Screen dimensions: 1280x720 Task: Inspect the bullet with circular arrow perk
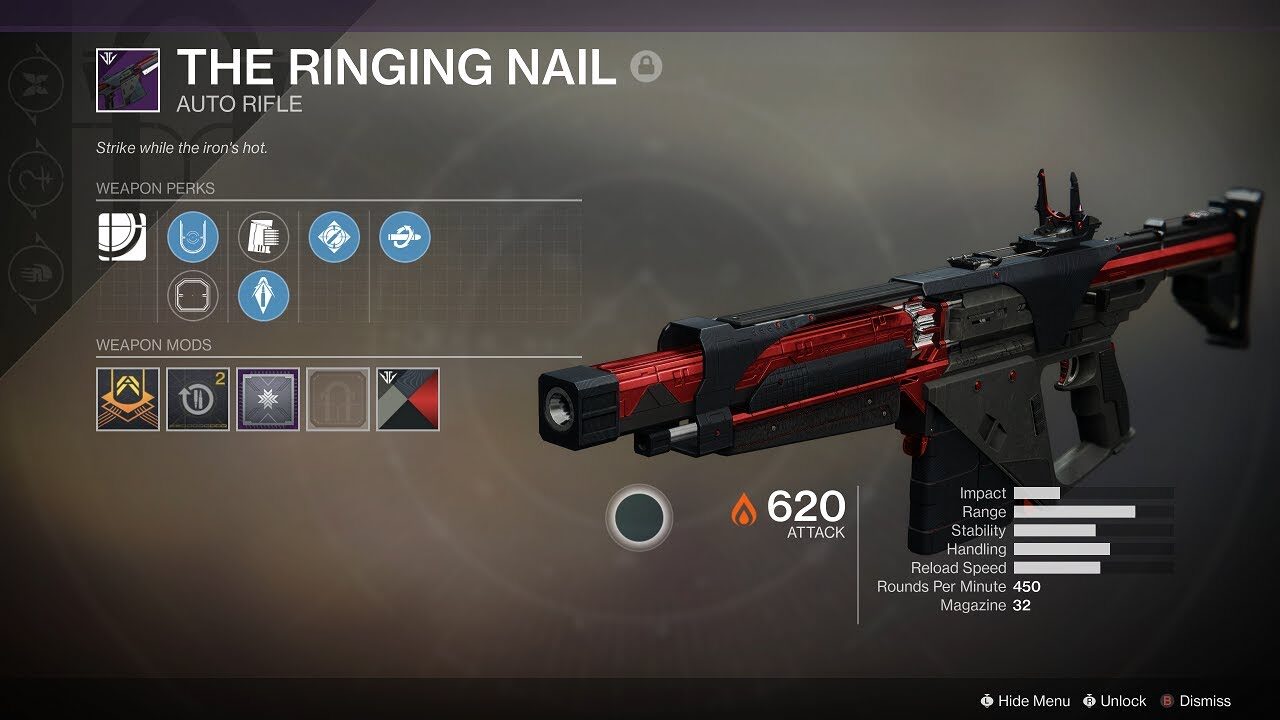tap(405, 237)
